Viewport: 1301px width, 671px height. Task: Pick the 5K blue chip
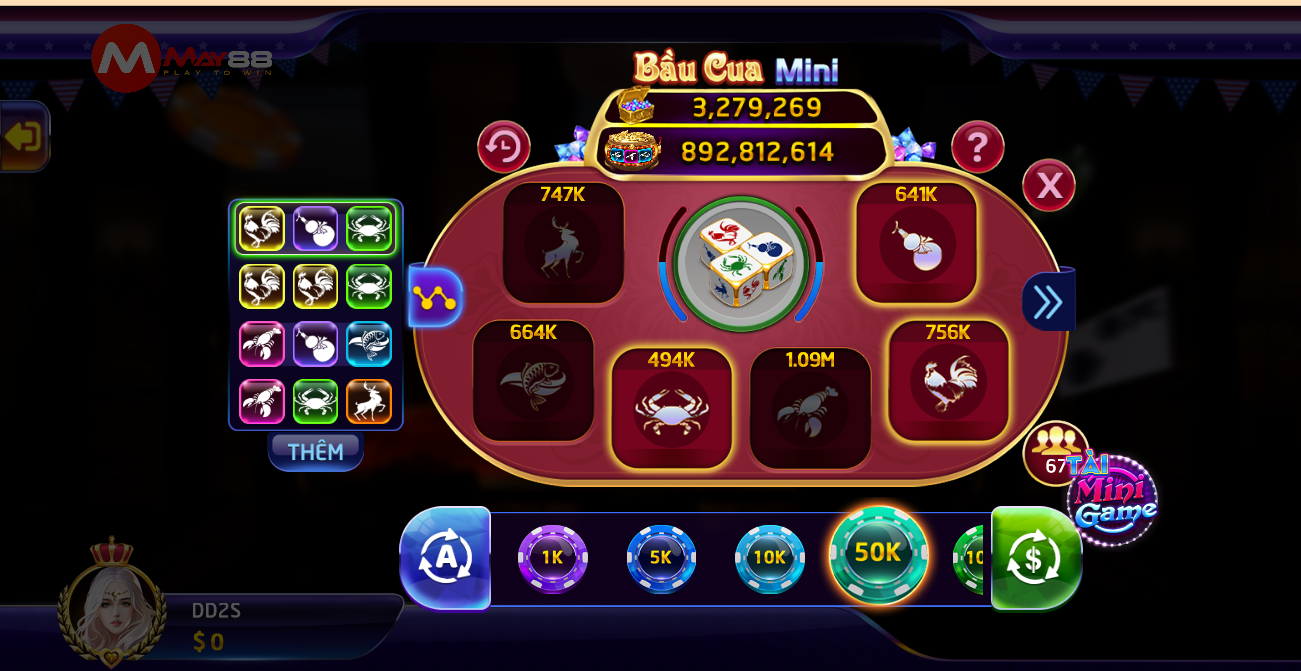pyautogui.click(x=661, y=558)
